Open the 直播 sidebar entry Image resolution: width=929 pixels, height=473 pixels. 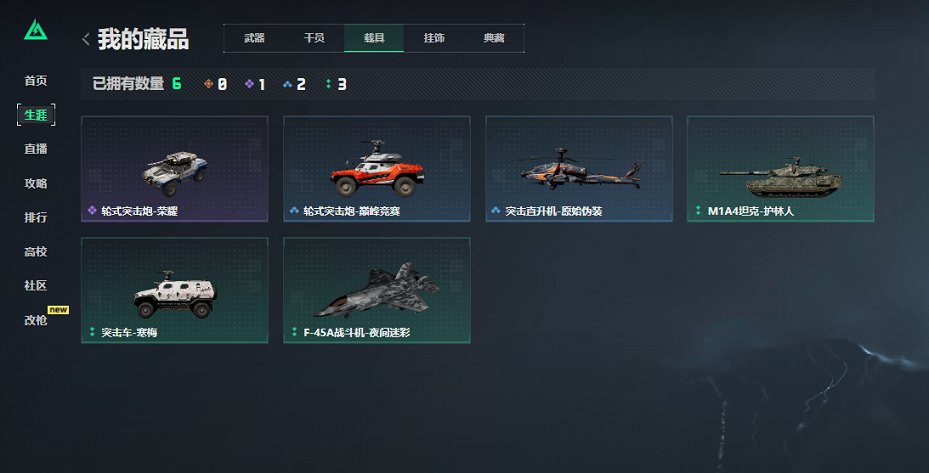(36, 149)
